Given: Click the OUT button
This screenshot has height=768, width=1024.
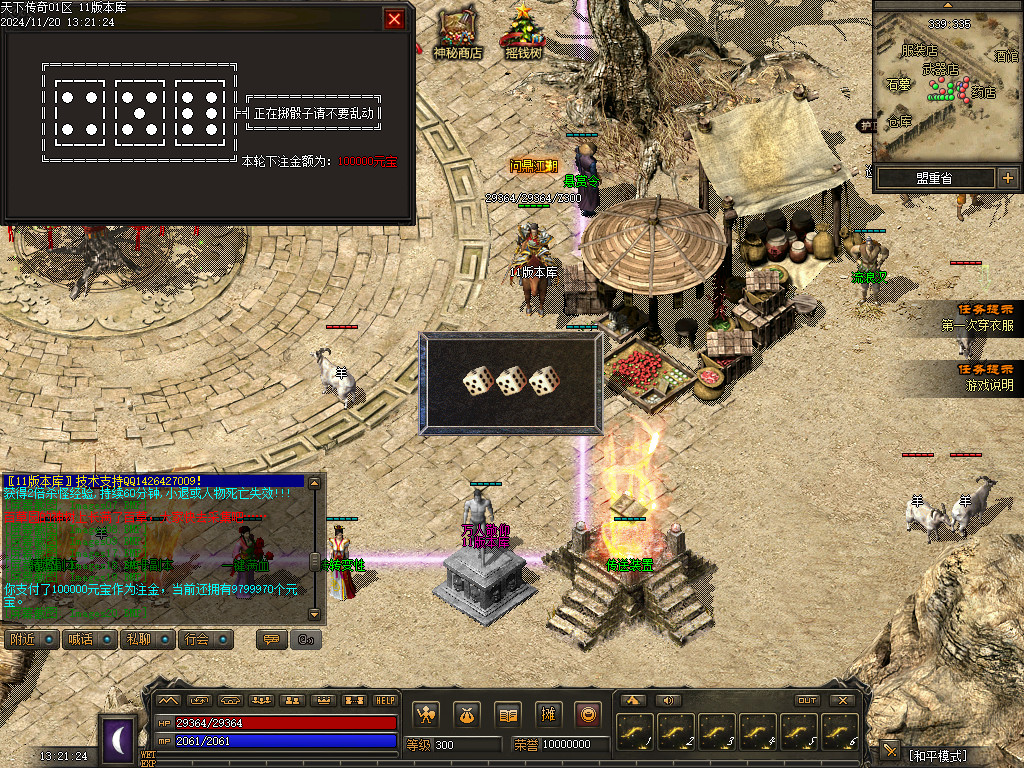Looking at the screenshot, I should click(807, 700).
